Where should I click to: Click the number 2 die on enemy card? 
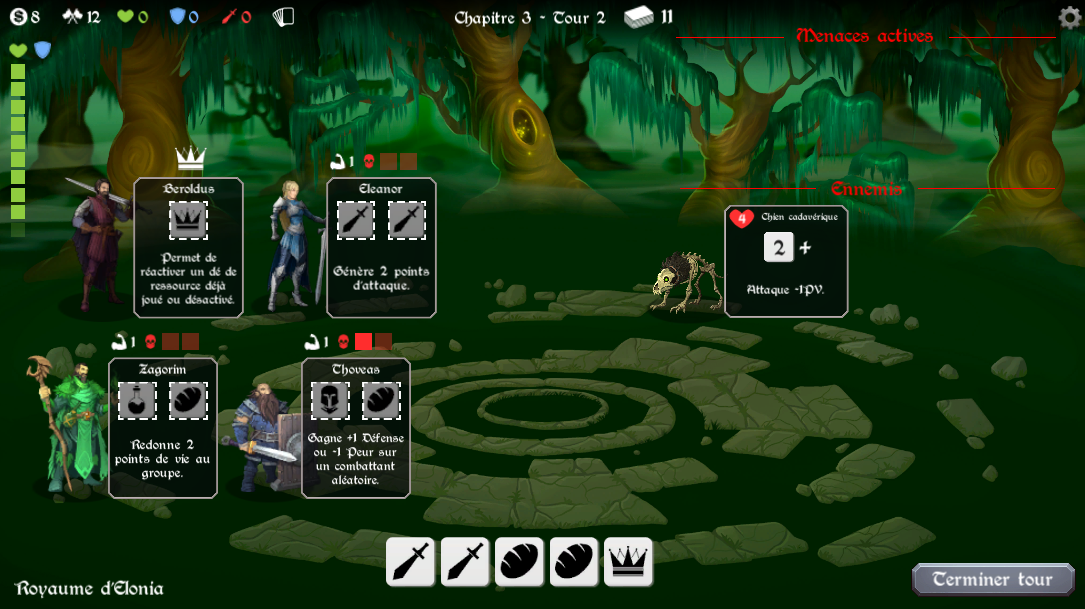pyautogui.click(x=778, y=248)
